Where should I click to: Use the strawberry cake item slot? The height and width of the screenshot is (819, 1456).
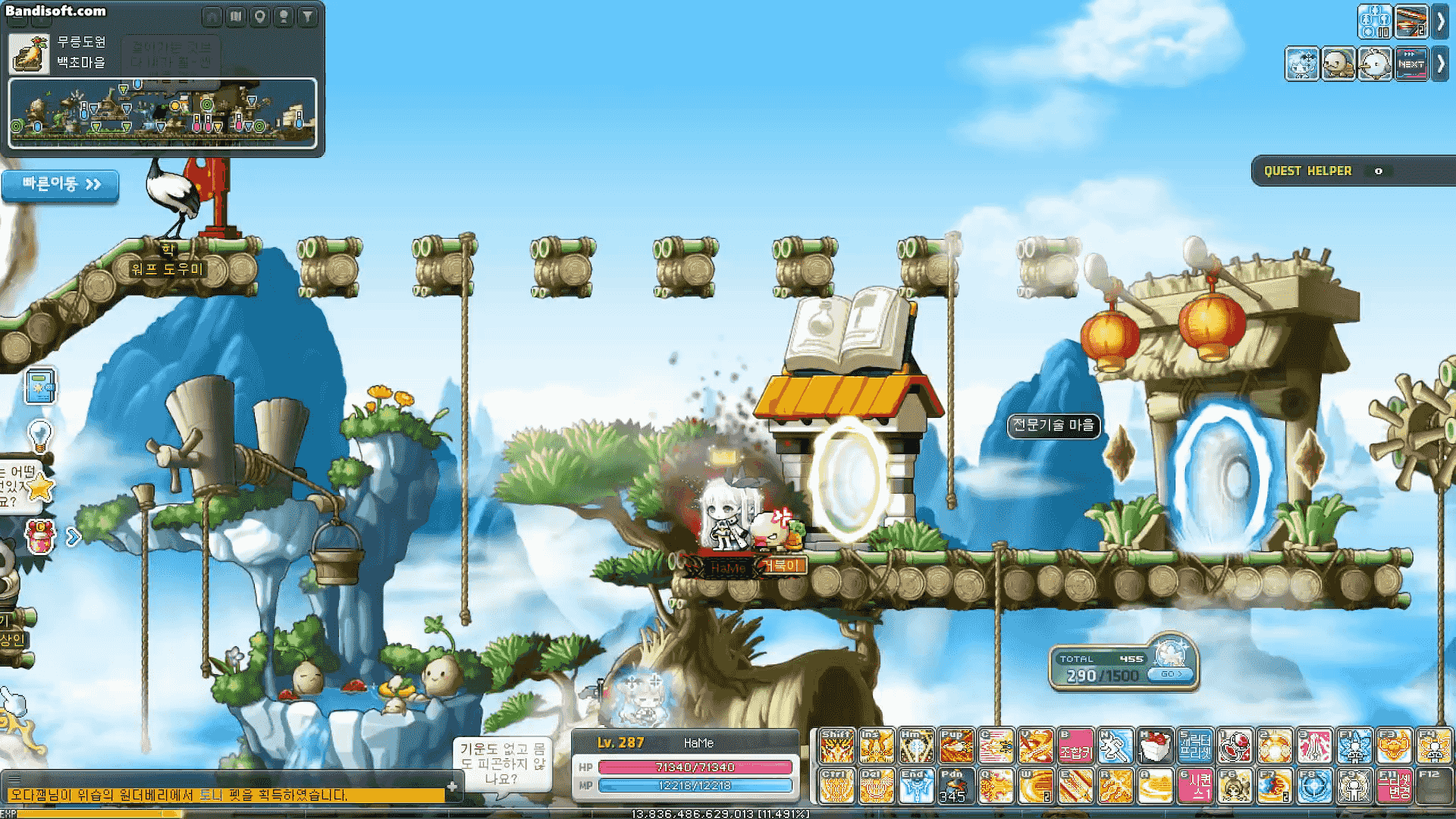[1156, 746]
